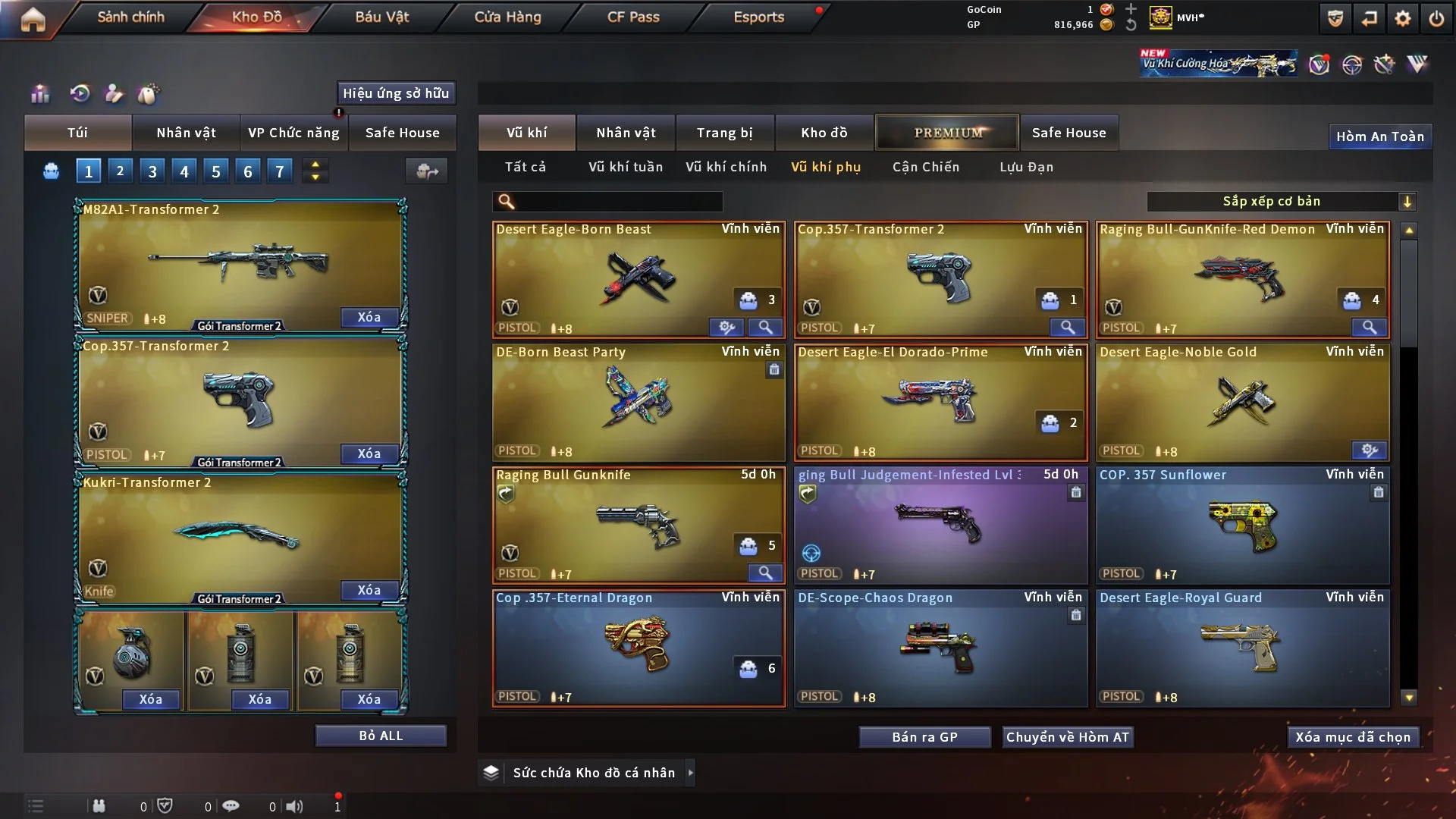
Task: Open the Cửa Hàng shop menu
Action: click(507, 17)
